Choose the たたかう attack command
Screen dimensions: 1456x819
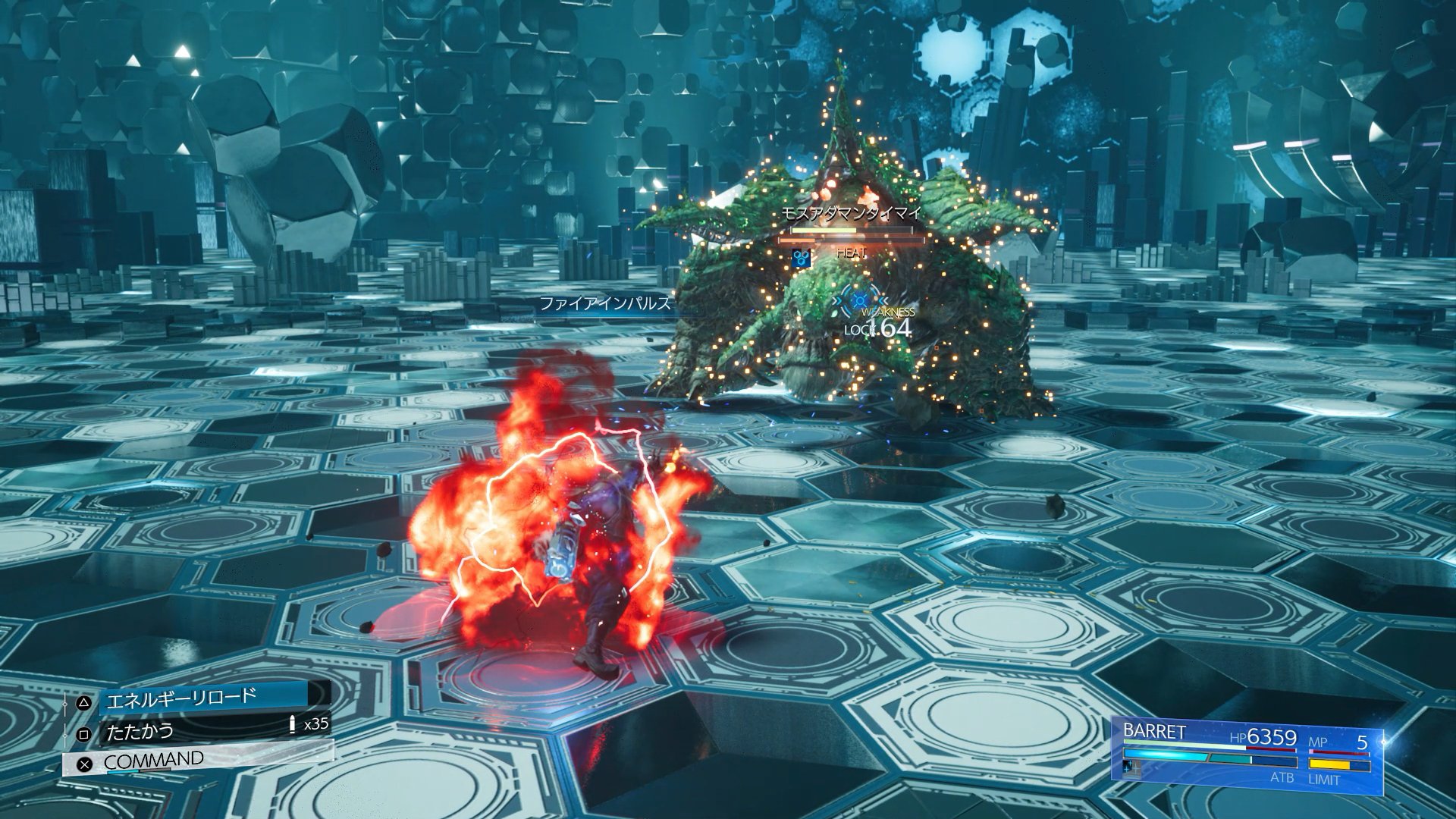[205, 731]
